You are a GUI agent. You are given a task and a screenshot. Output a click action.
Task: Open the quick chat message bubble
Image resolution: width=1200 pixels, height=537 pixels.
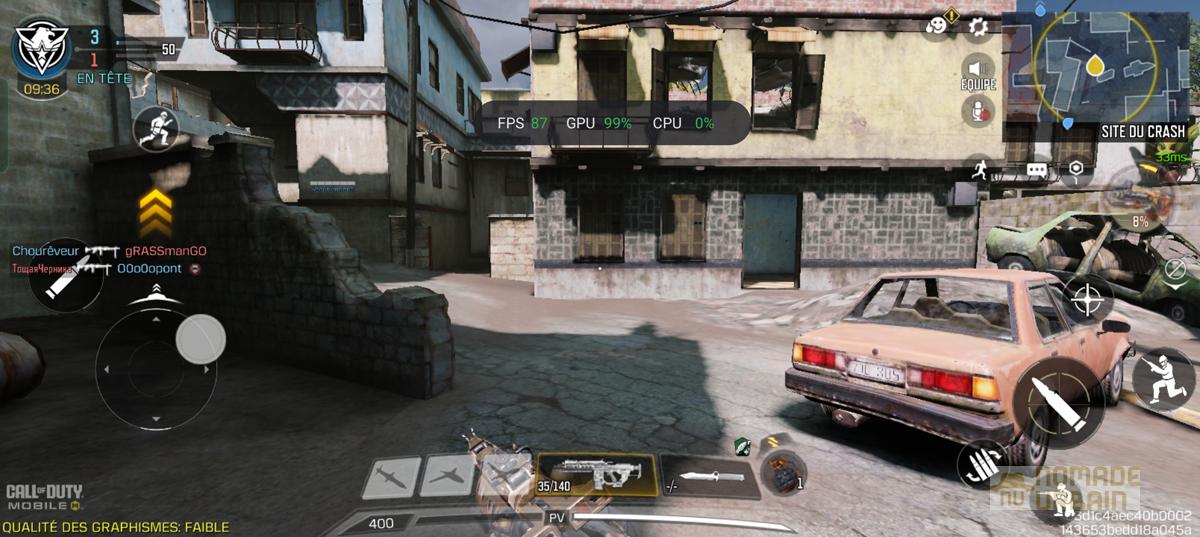point(1037,170)
